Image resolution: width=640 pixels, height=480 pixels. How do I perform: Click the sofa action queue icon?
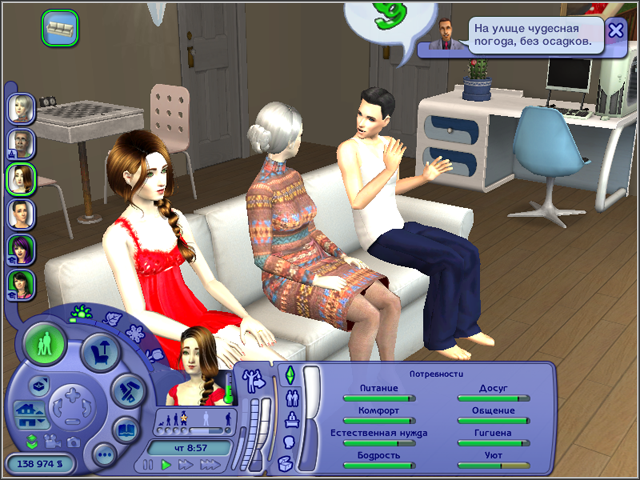pyautogui.click(x=60, y=26)
